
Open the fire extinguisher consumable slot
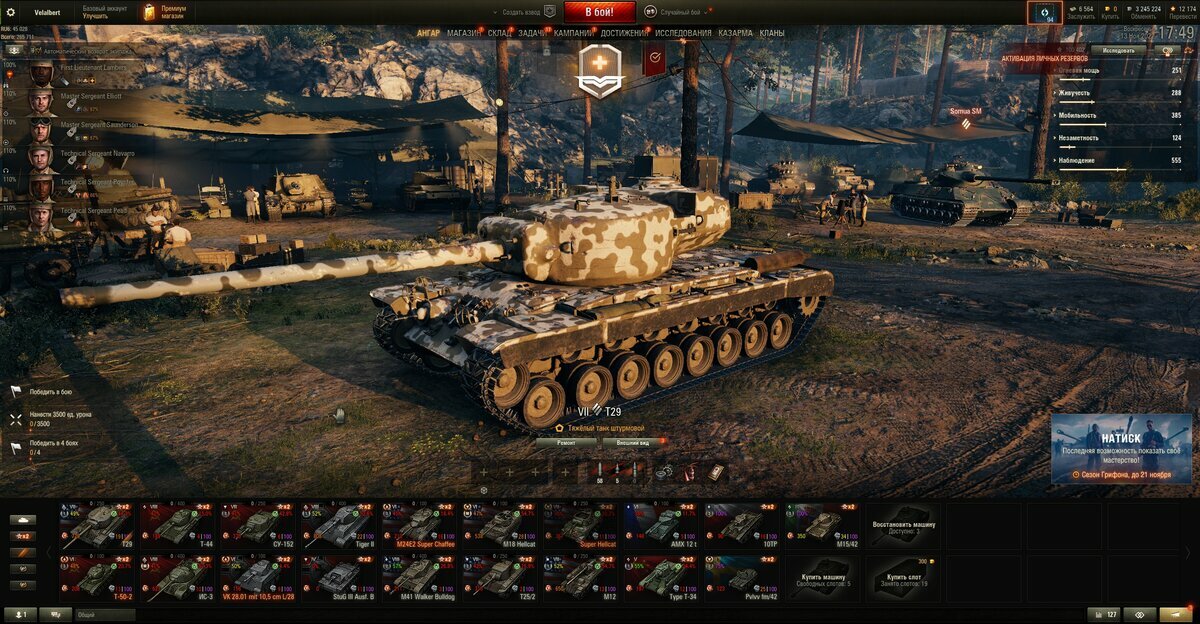pyautogui.click(x=689, y=472)
